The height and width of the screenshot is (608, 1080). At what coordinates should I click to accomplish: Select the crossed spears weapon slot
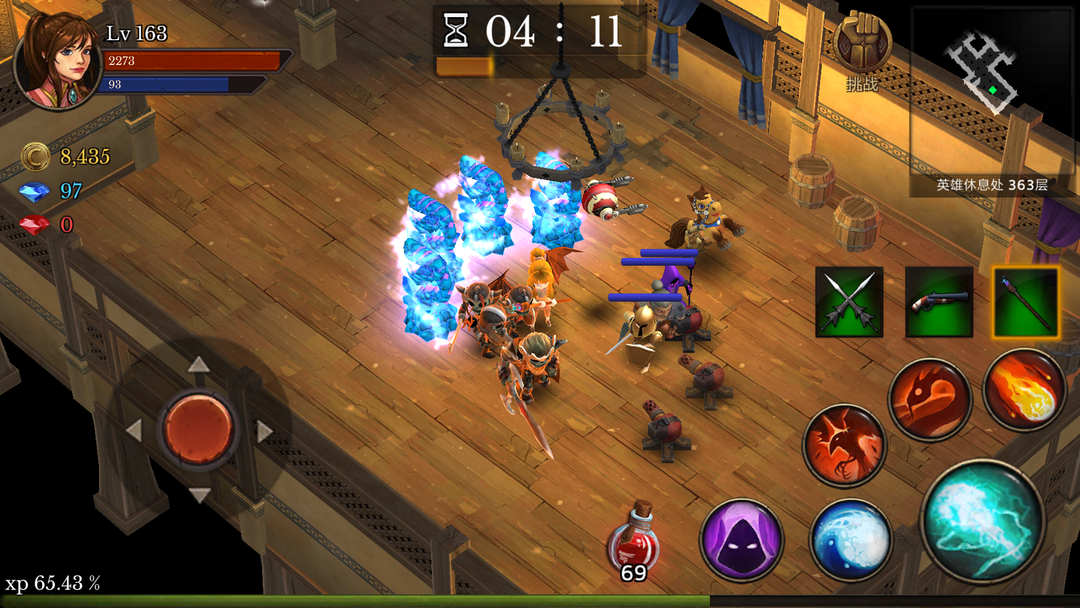849,302
